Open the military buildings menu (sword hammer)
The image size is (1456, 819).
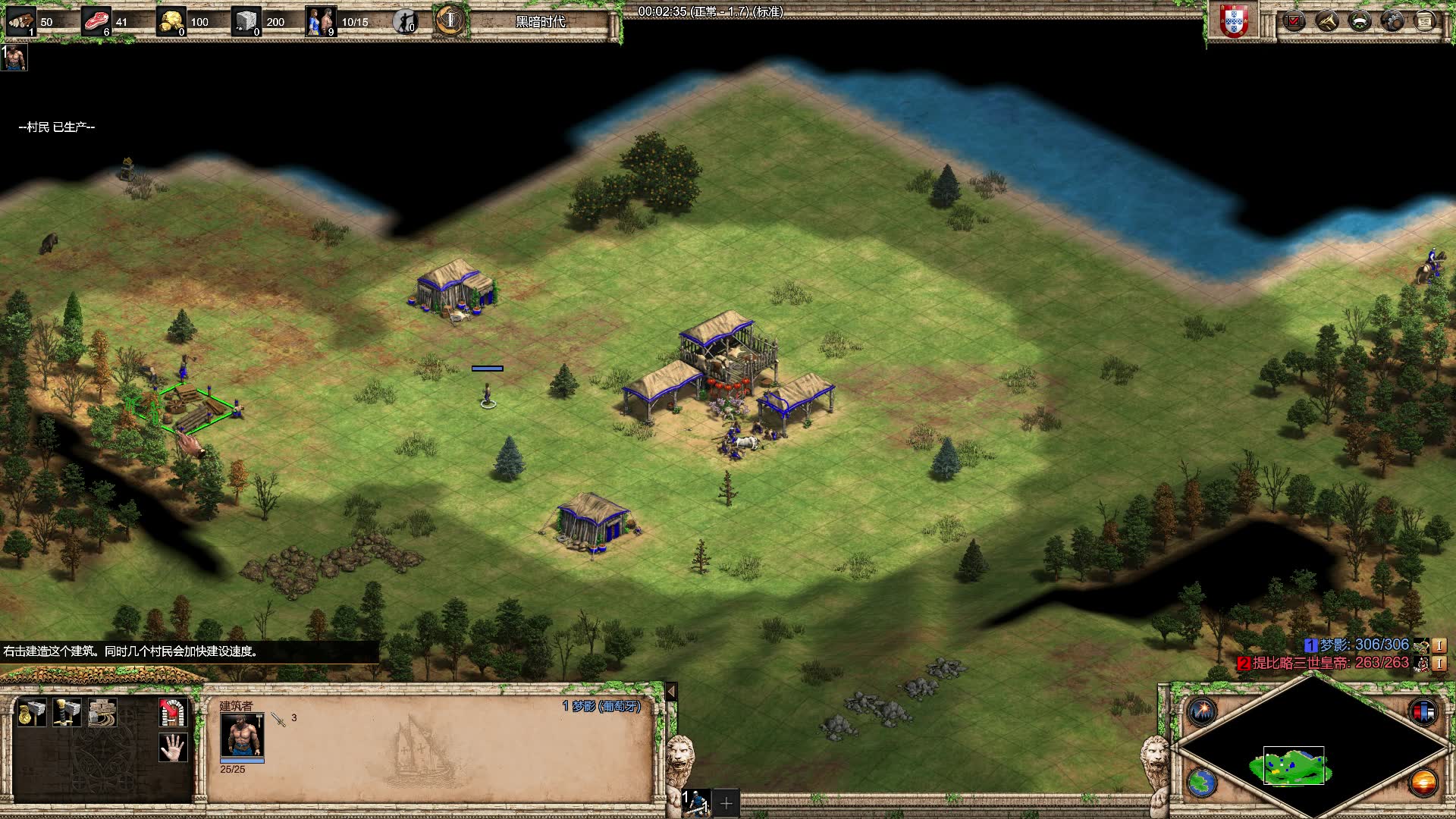(x=67, y=713)
